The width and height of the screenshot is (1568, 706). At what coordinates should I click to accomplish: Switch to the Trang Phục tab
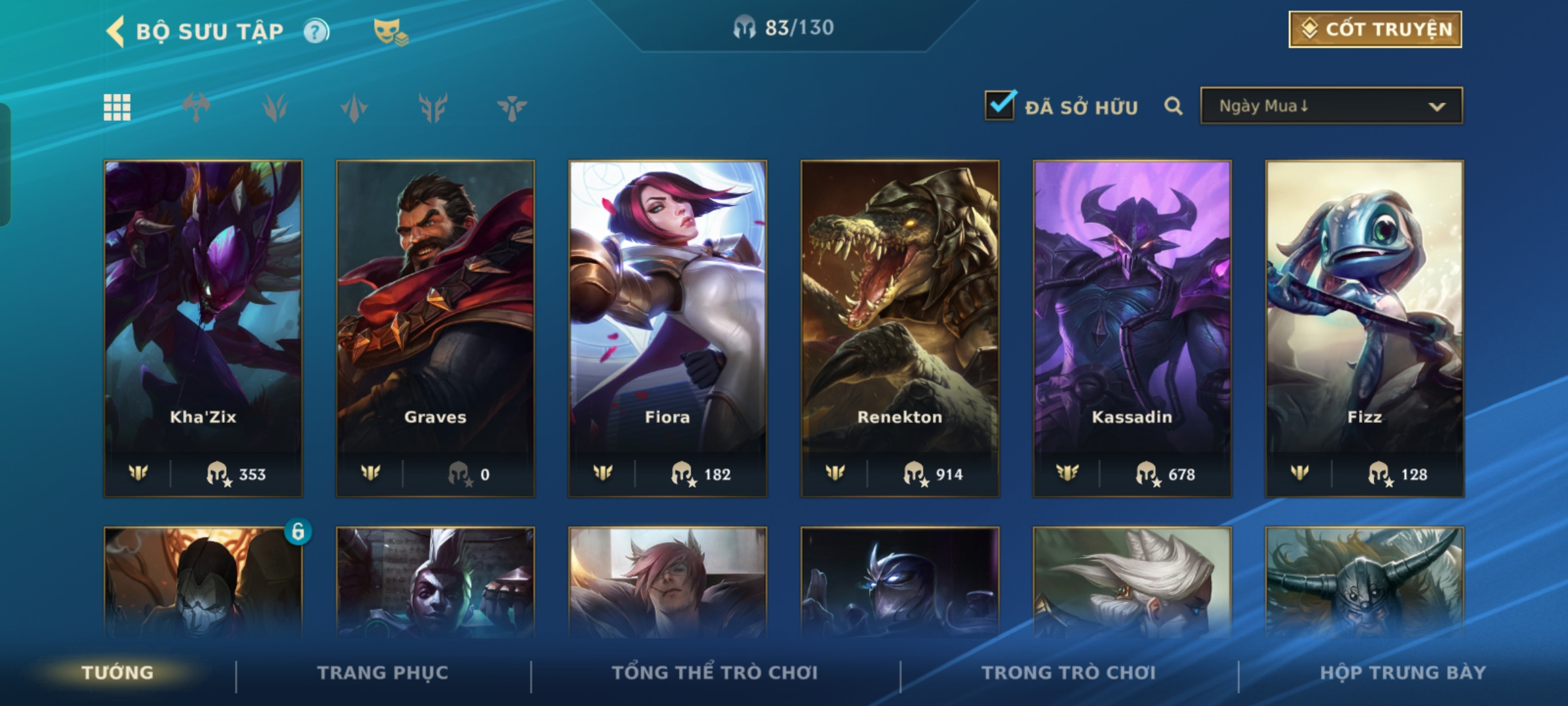(x=383, y=673)
